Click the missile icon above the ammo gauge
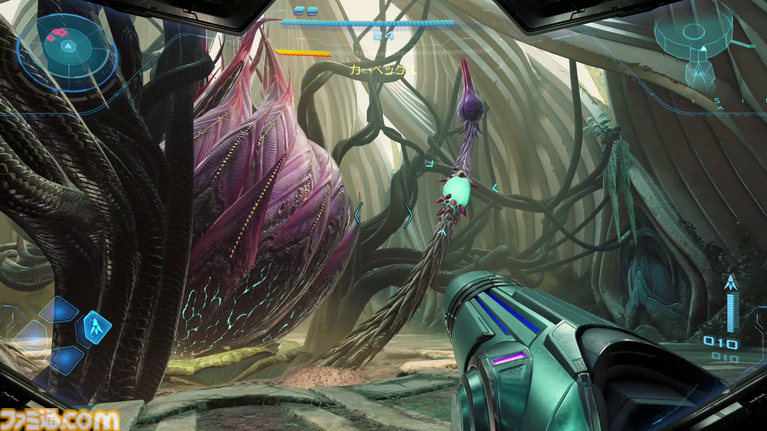767x431 pixels. [x=732, y=283]
